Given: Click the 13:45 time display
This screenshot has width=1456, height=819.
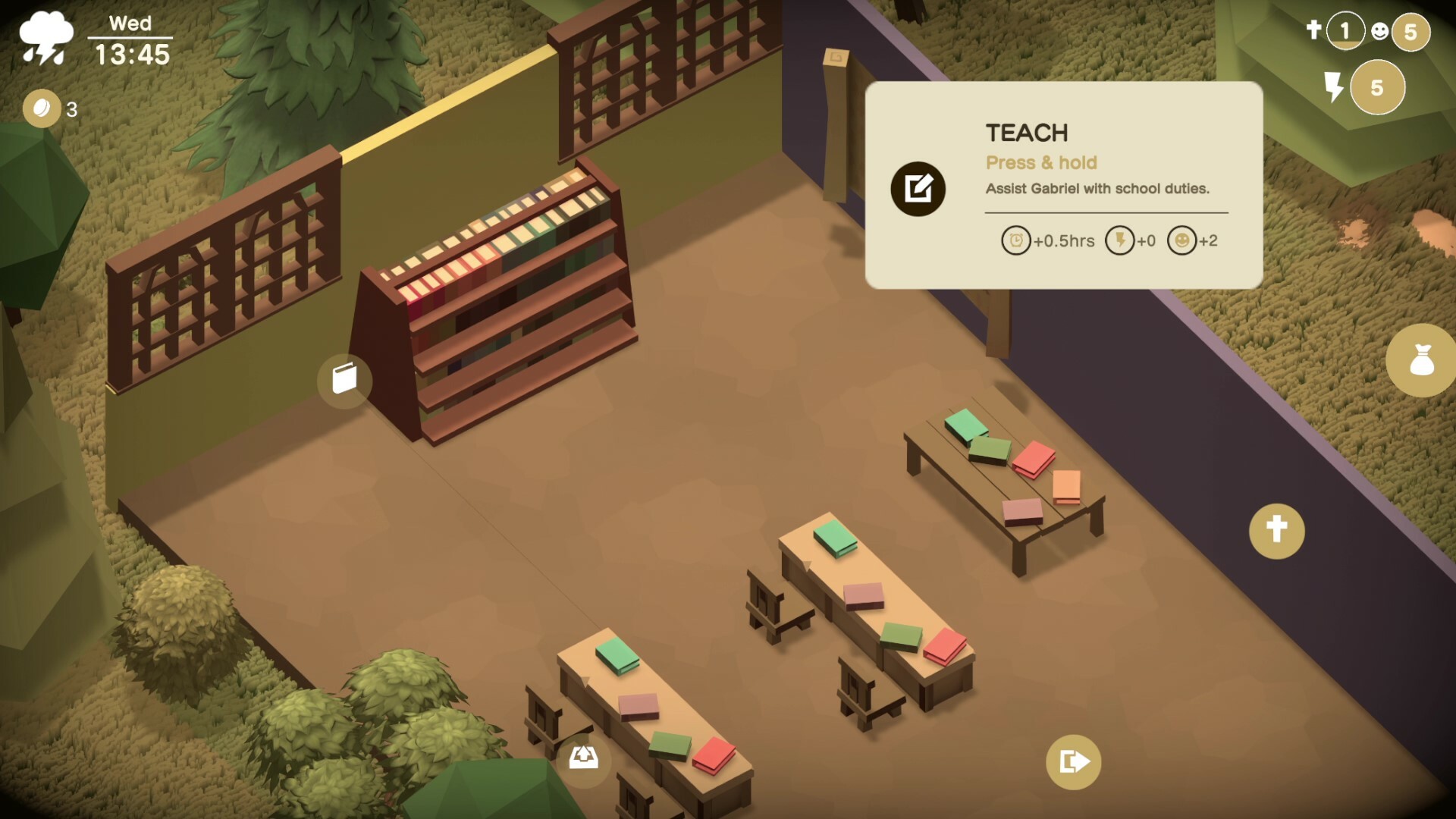Looking at the screenshot, I should (133, 55).
